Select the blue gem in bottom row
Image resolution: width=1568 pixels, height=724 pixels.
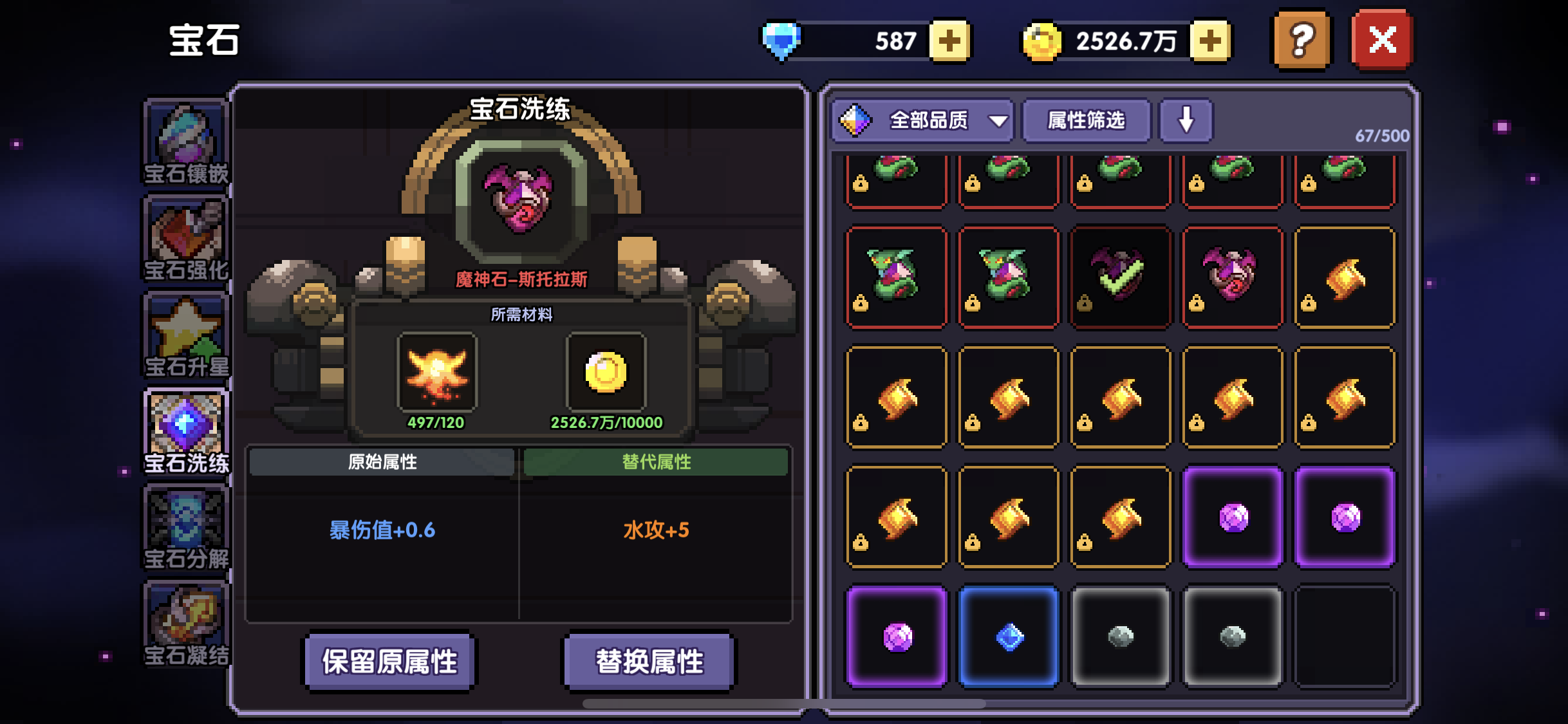[x=1009, y=636]
